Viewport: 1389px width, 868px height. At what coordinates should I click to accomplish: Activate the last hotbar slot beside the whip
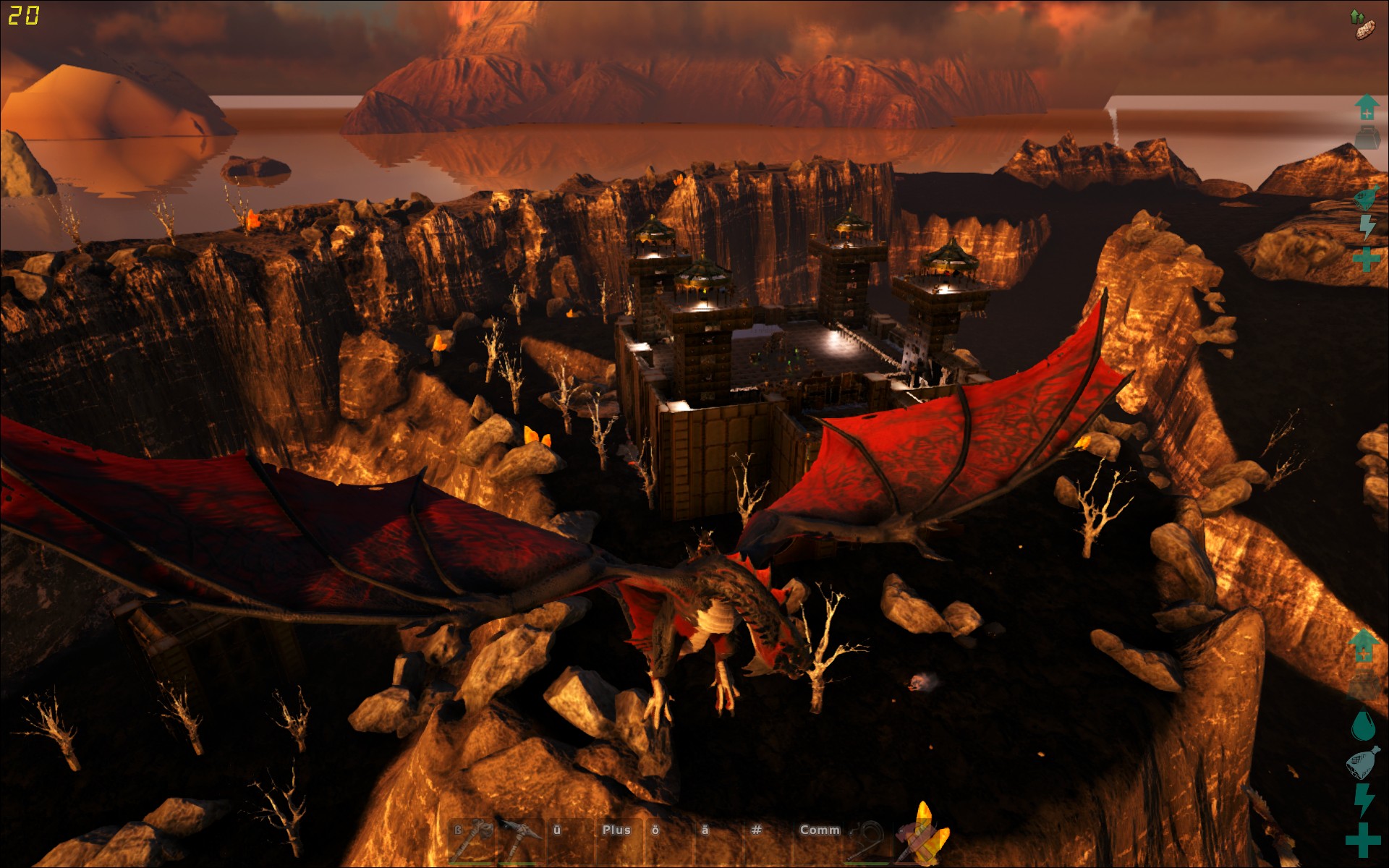pyautogui.click(x=919, y=841)
